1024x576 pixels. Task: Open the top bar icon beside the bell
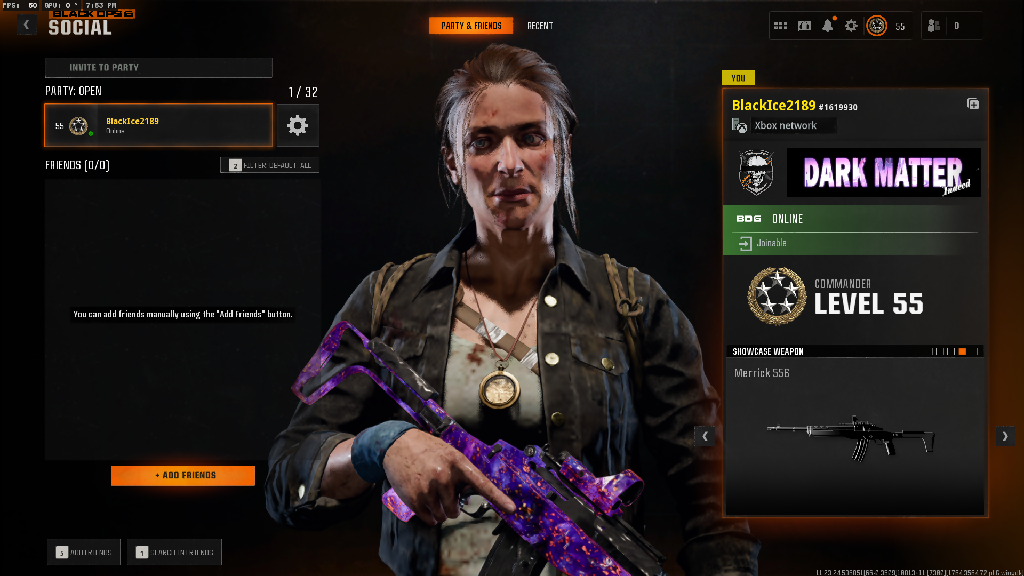(x=804, y=25)
